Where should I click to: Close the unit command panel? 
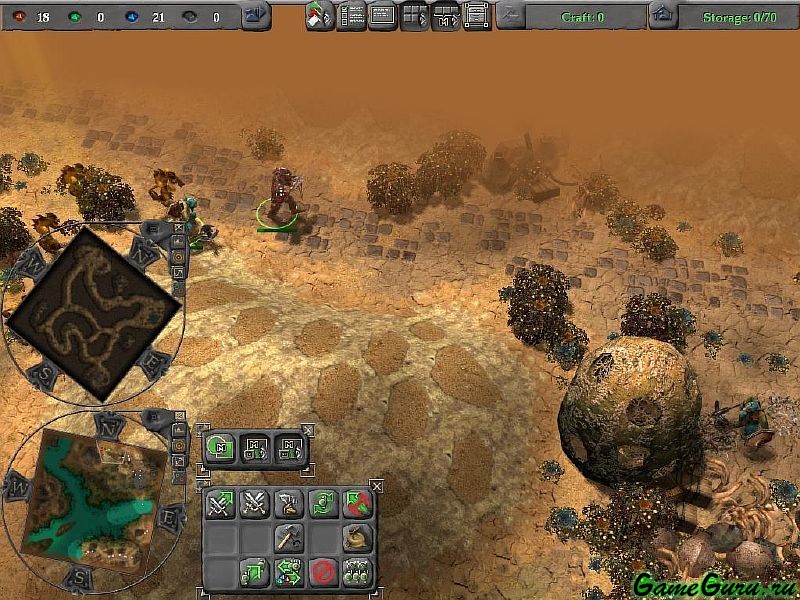click(x=377, y=486)
